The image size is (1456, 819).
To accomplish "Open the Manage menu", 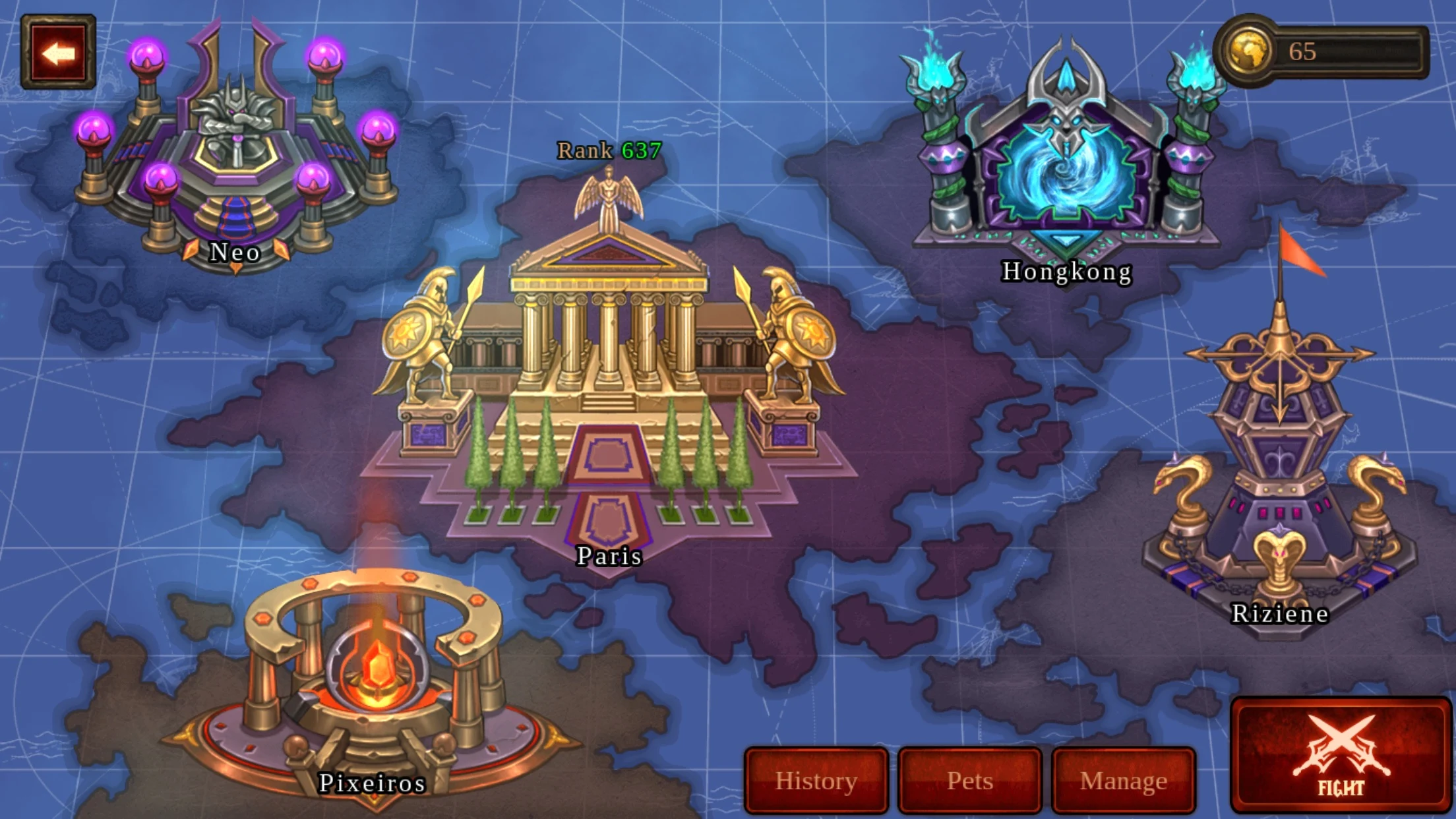I will [1124, 781].
